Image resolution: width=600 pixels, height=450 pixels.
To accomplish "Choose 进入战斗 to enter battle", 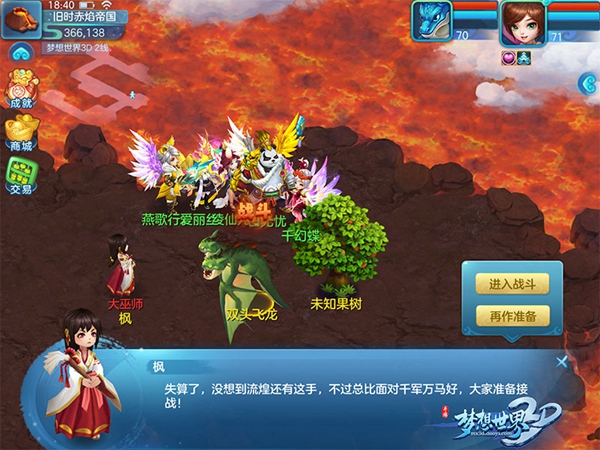I will tap(513, 285).
